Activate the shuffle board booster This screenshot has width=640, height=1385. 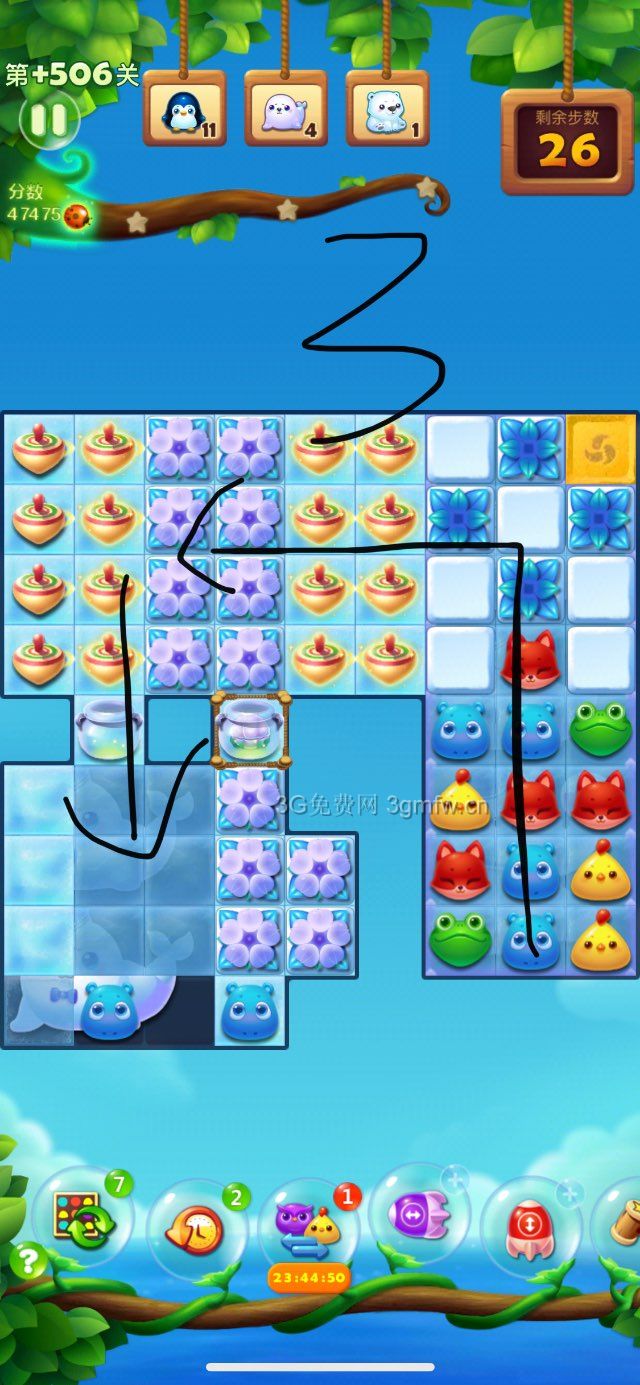[x=82, y=1216]
